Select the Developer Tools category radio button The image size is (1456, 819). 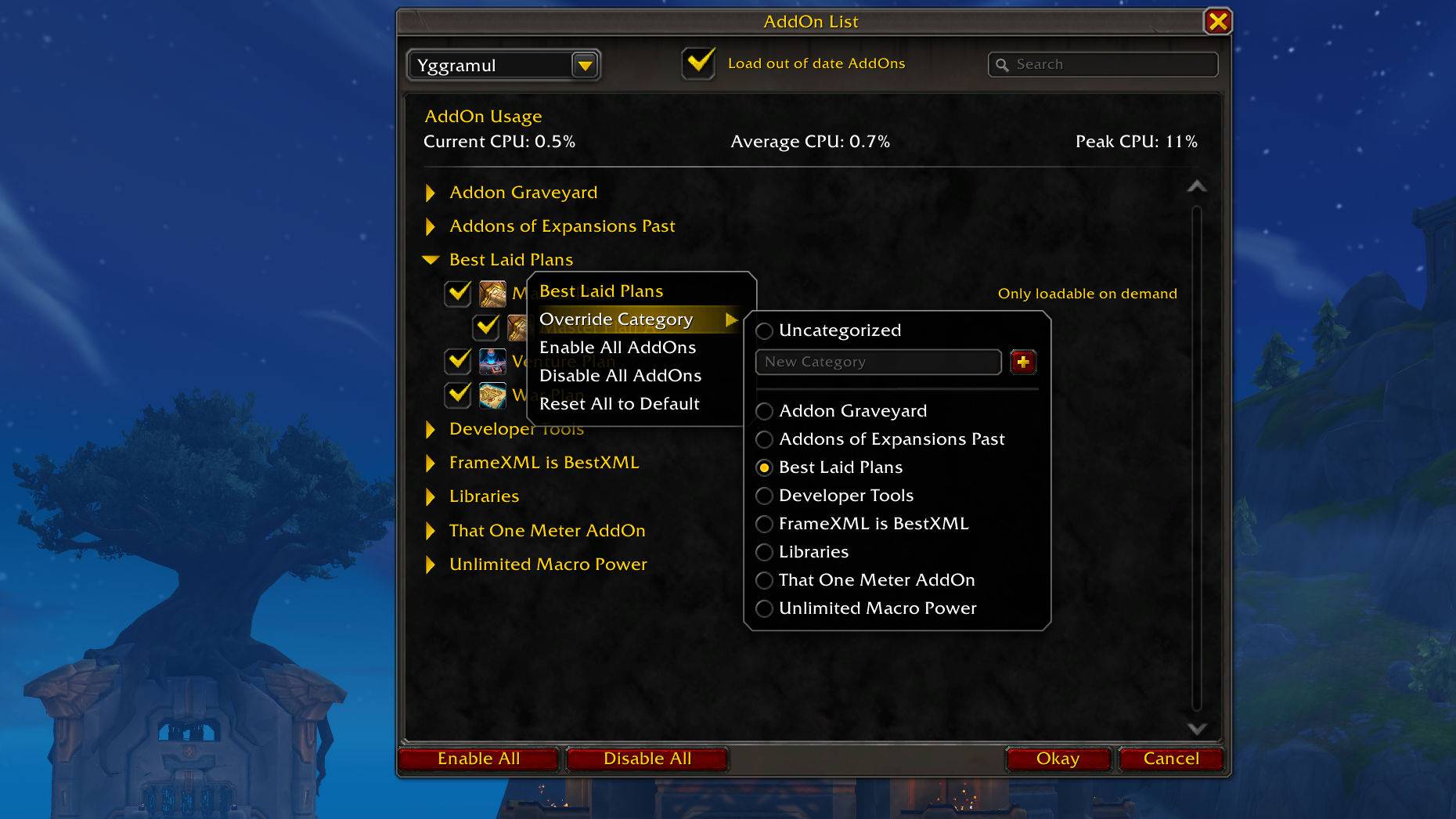tap(764, 496)
